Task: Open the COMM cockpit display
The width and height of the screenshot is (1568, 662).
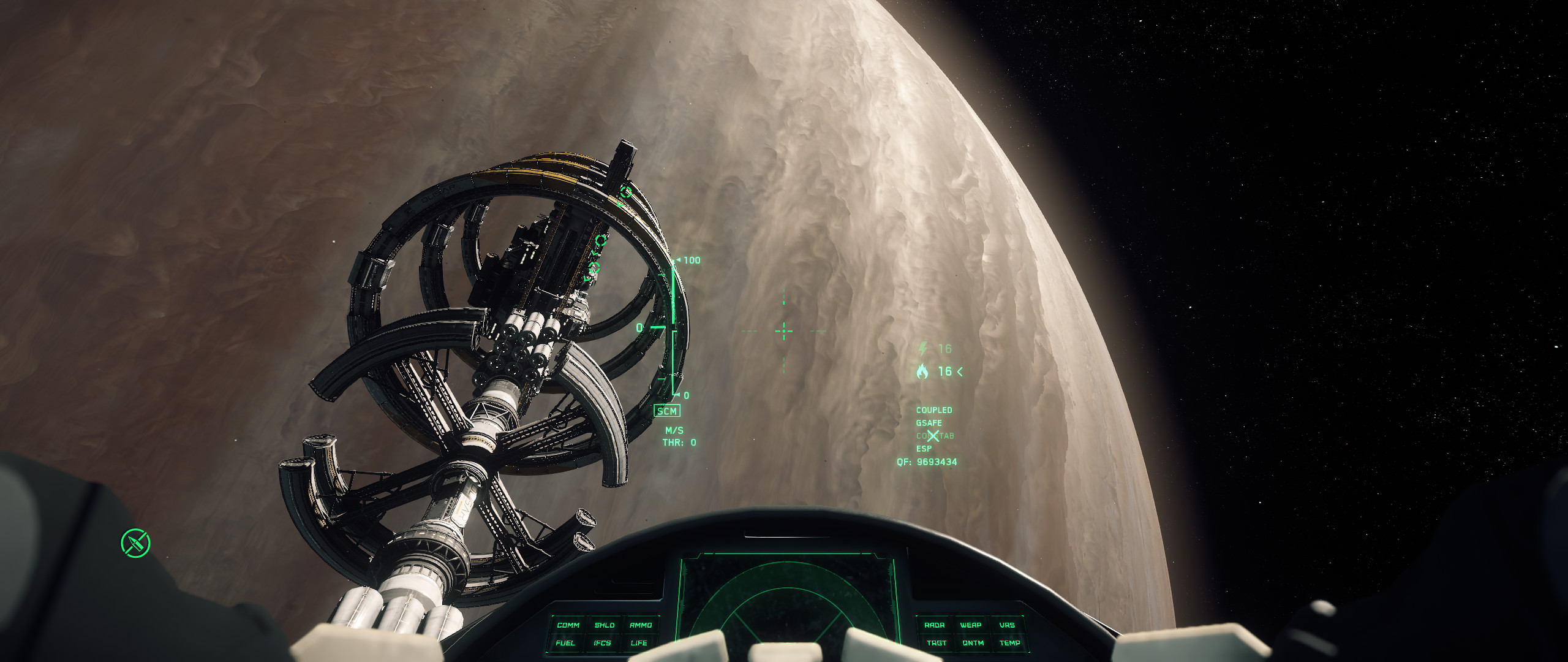Action: click(x=568, y=625)
